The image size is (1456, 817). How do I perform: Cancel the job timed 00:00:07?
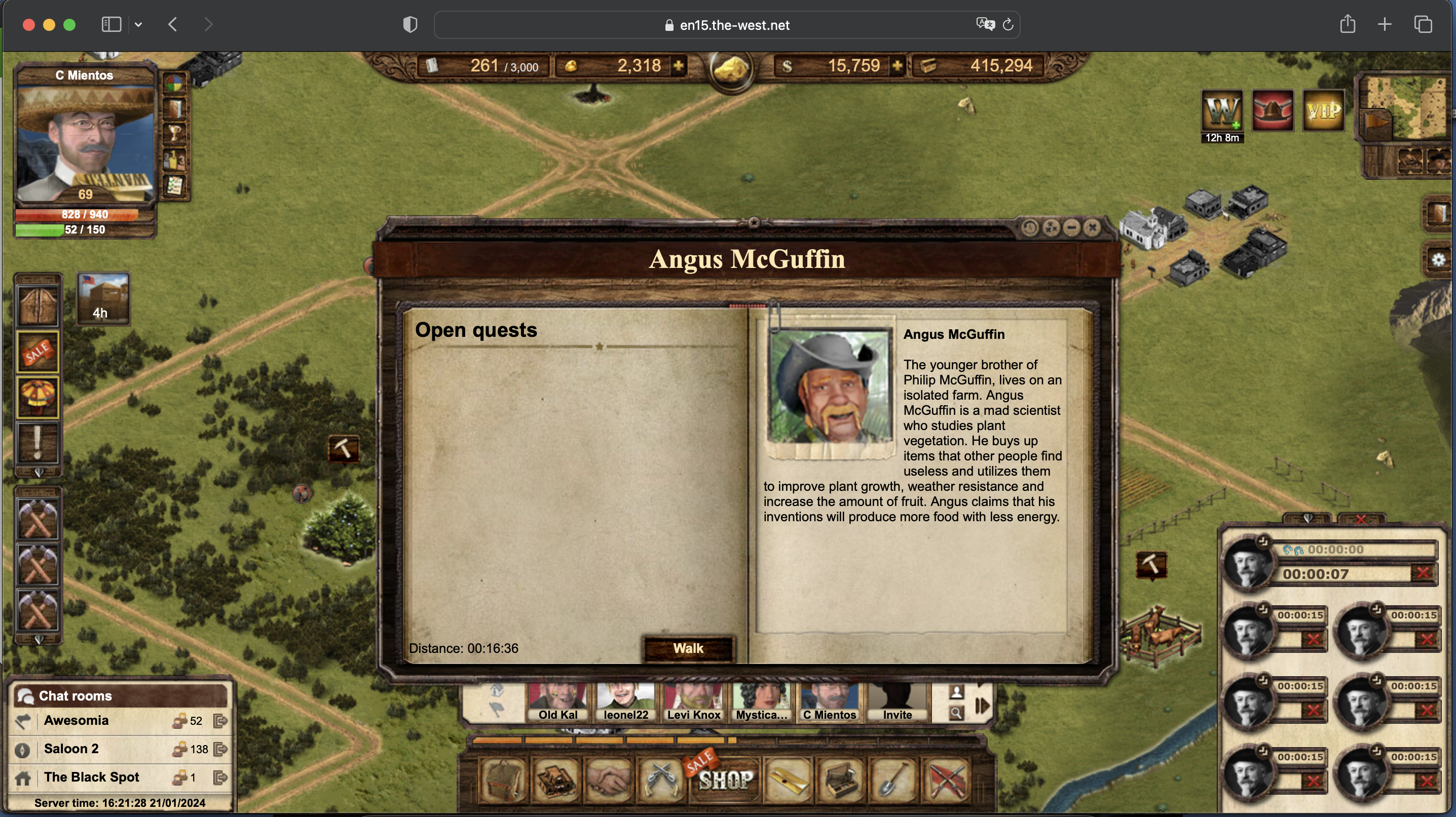pos(1422,573)
